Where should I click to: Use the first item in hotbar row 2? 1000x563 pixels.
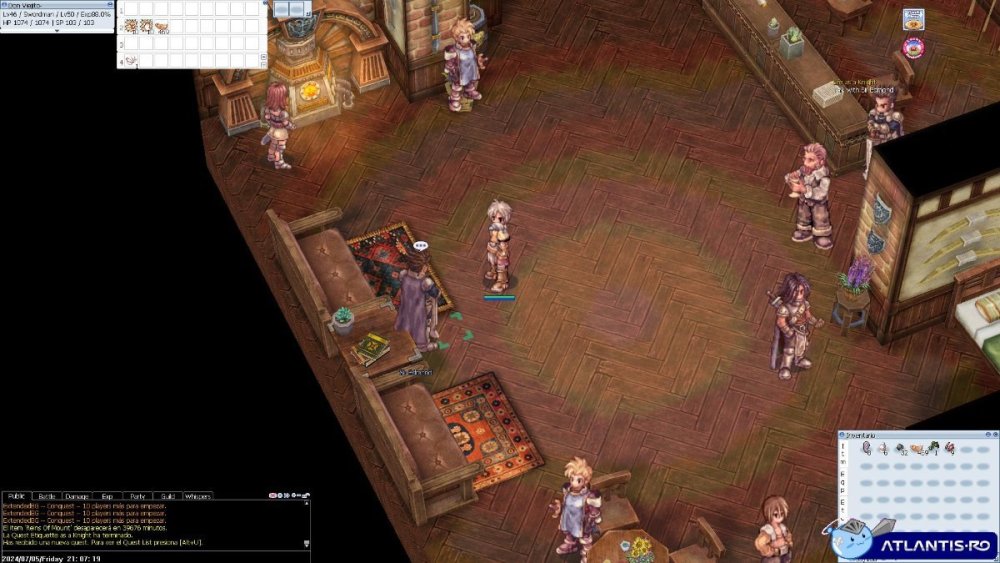click(x=130, y=26)
